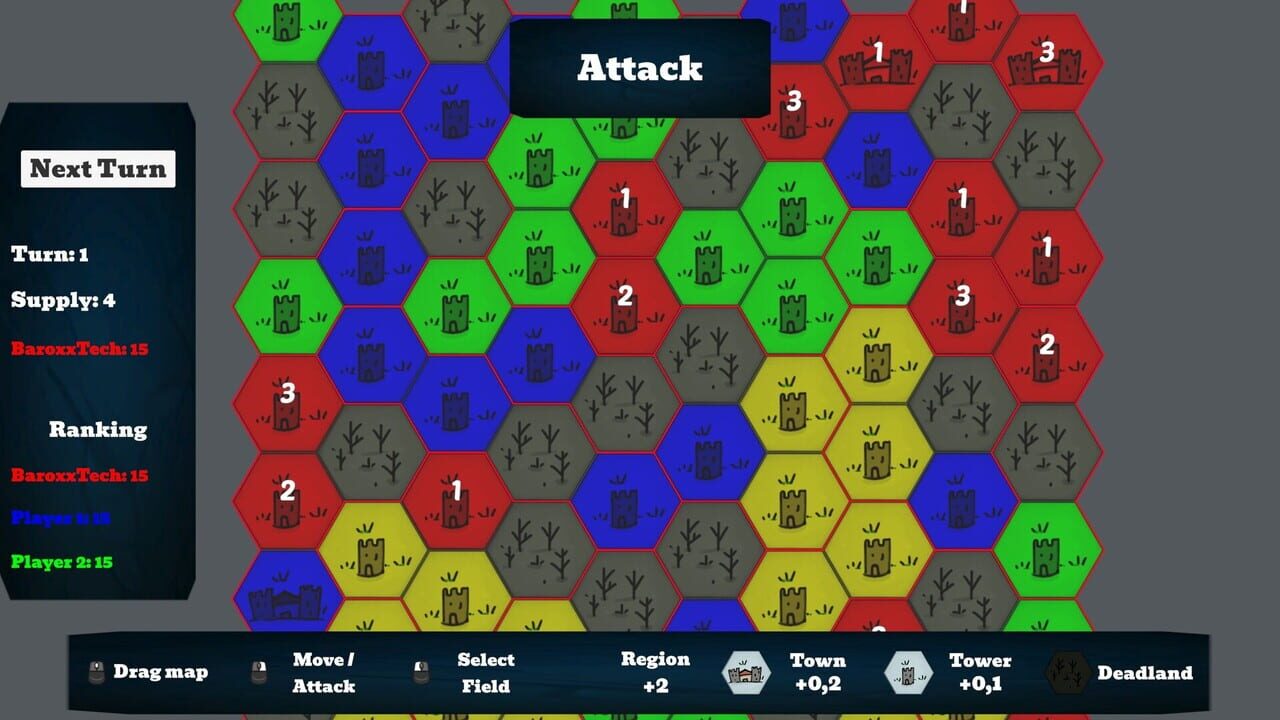Viewport: 1280px width, 720px height.
Task: Select a green tower hex in the map
Action: coord(538,166)
